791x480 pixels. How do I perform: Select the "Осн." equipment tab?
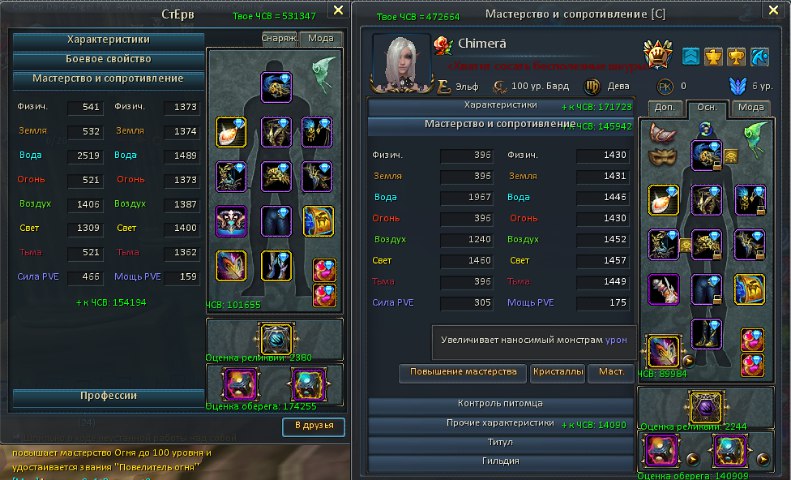pos(704,107)
